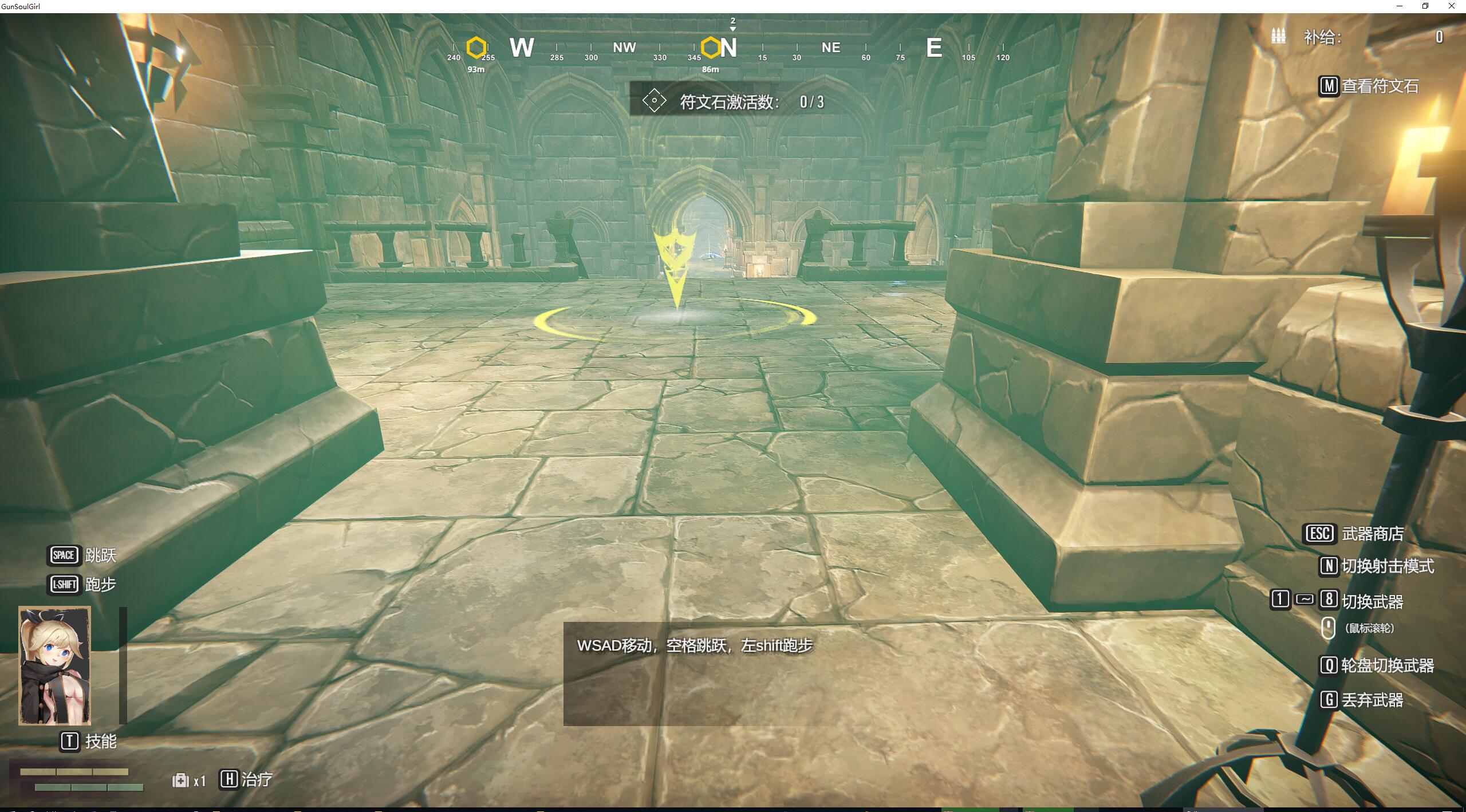The width and height of the screenshot is (1466, 812).
Task: Click the supply ammo icon
Action: point(1278,36)
